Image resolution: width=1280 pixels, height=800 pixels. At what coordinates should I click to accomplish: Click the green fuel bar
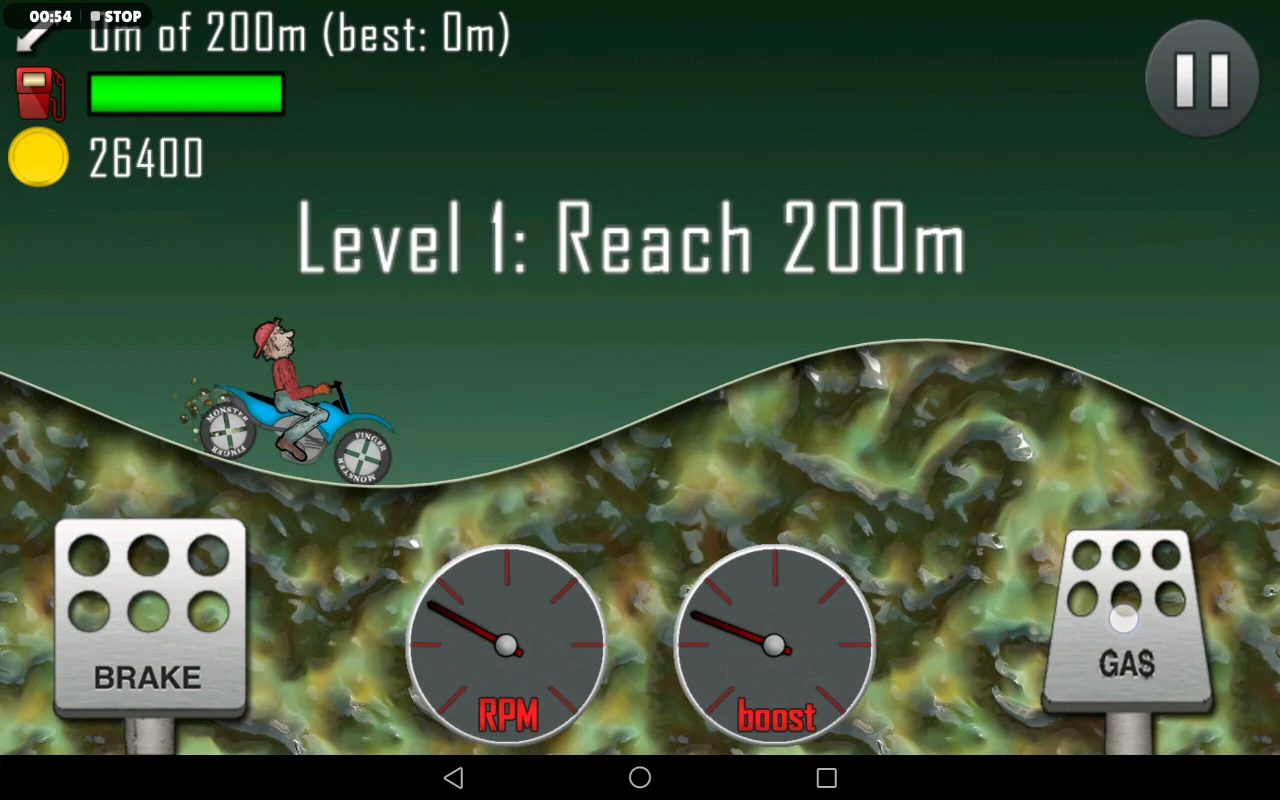[186, 93]
